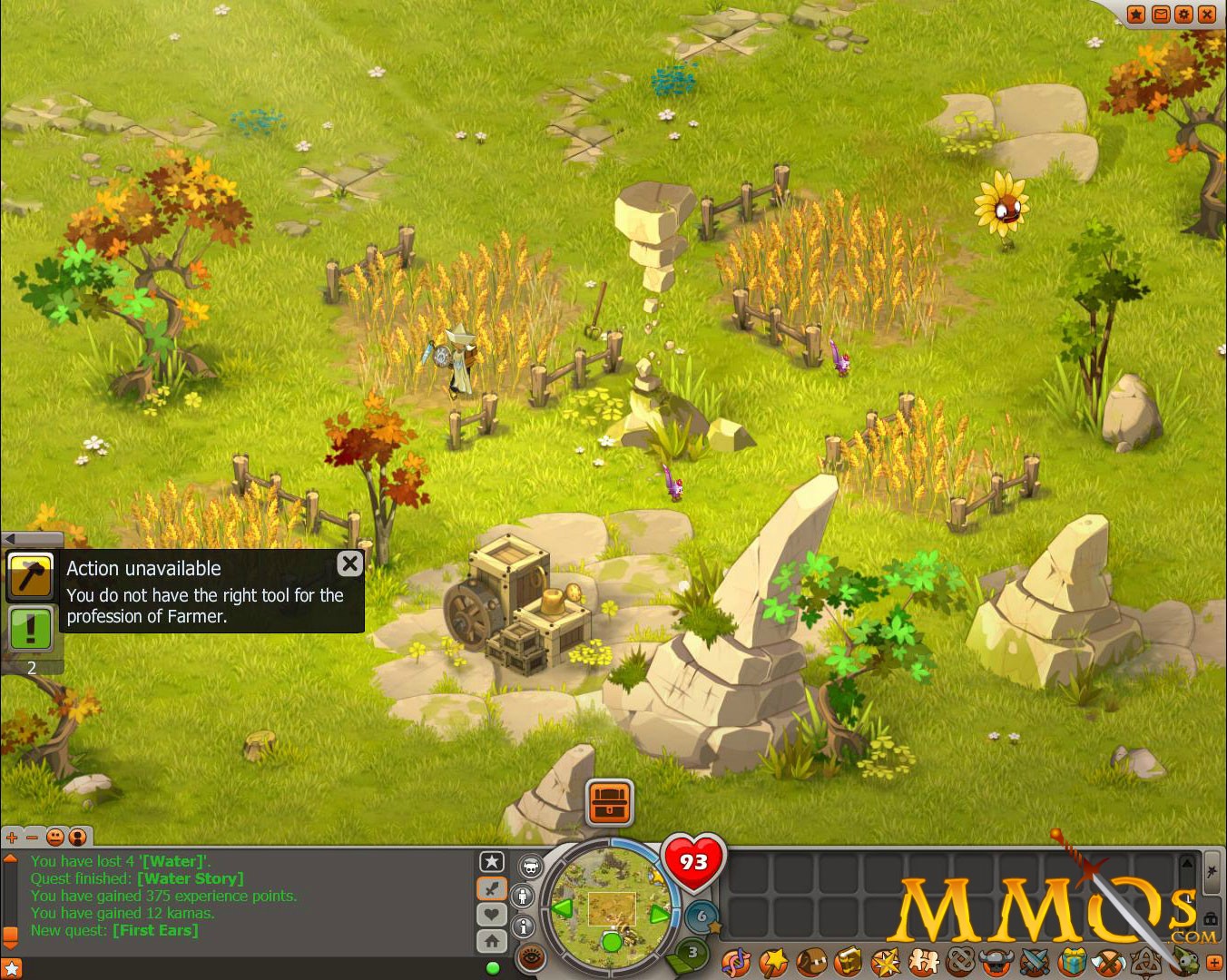
Task: Open the guild knot icon
Action: click(962, 961)
